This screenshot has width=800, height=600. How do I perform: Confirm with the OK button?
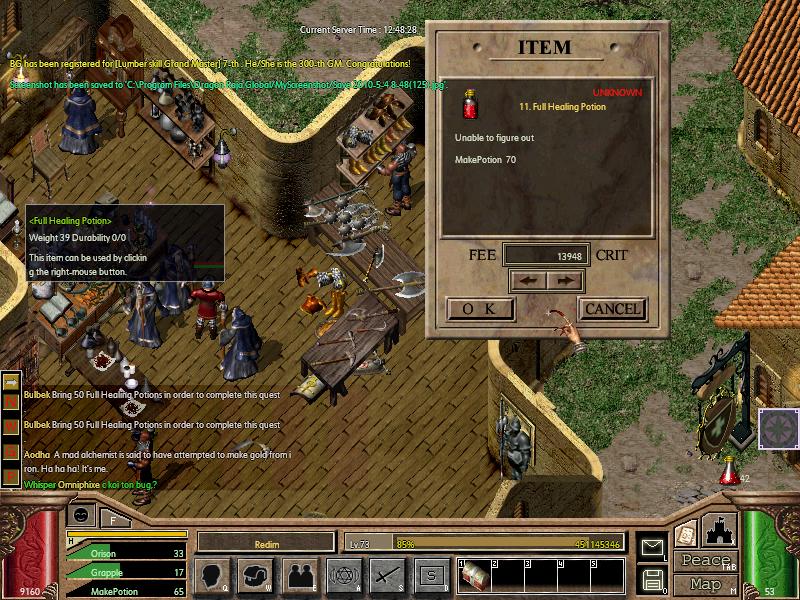point(480,309)
